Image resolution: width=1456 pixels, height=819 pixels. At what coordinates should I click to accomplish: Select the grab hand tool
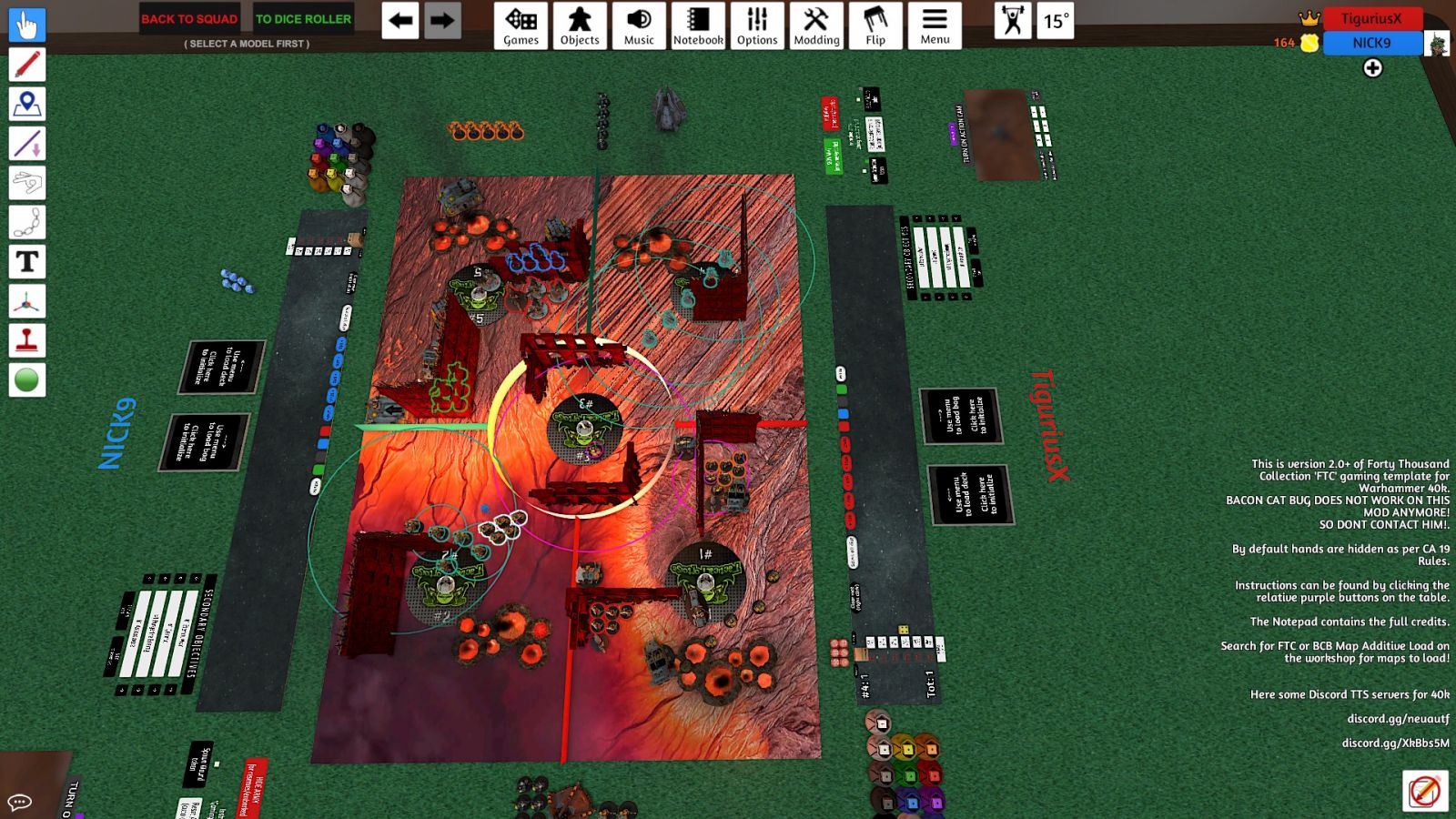[x=27, y=25]
